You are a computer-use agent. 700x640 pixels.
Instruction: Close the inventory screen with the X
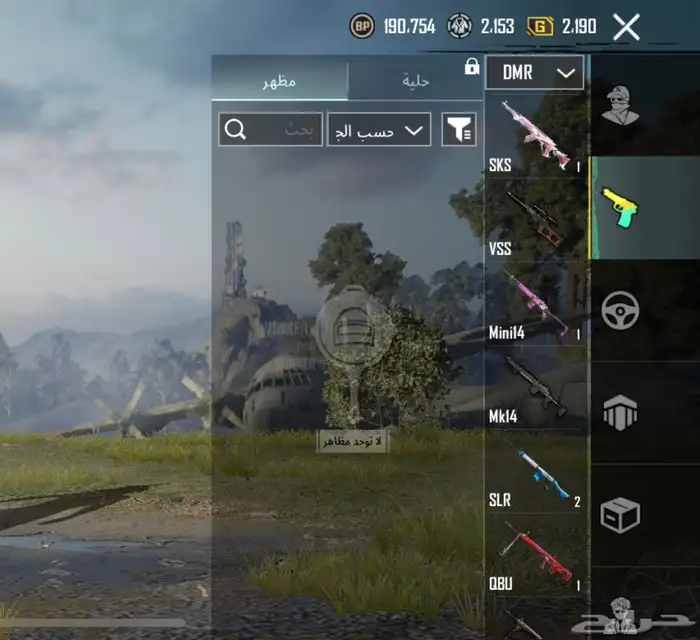coord(626,27)
